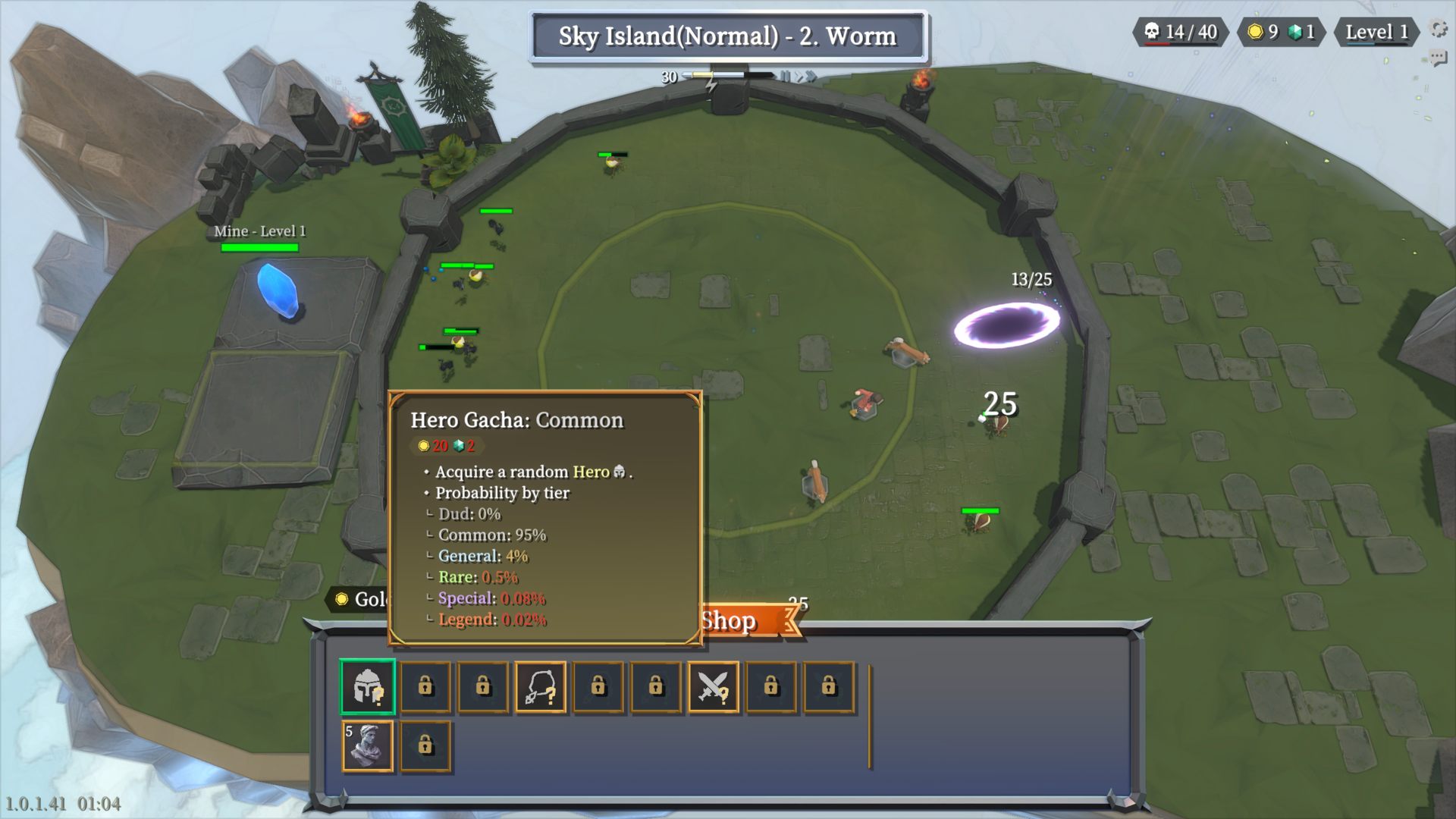Activate fast-forward double arrow speed

811,76
